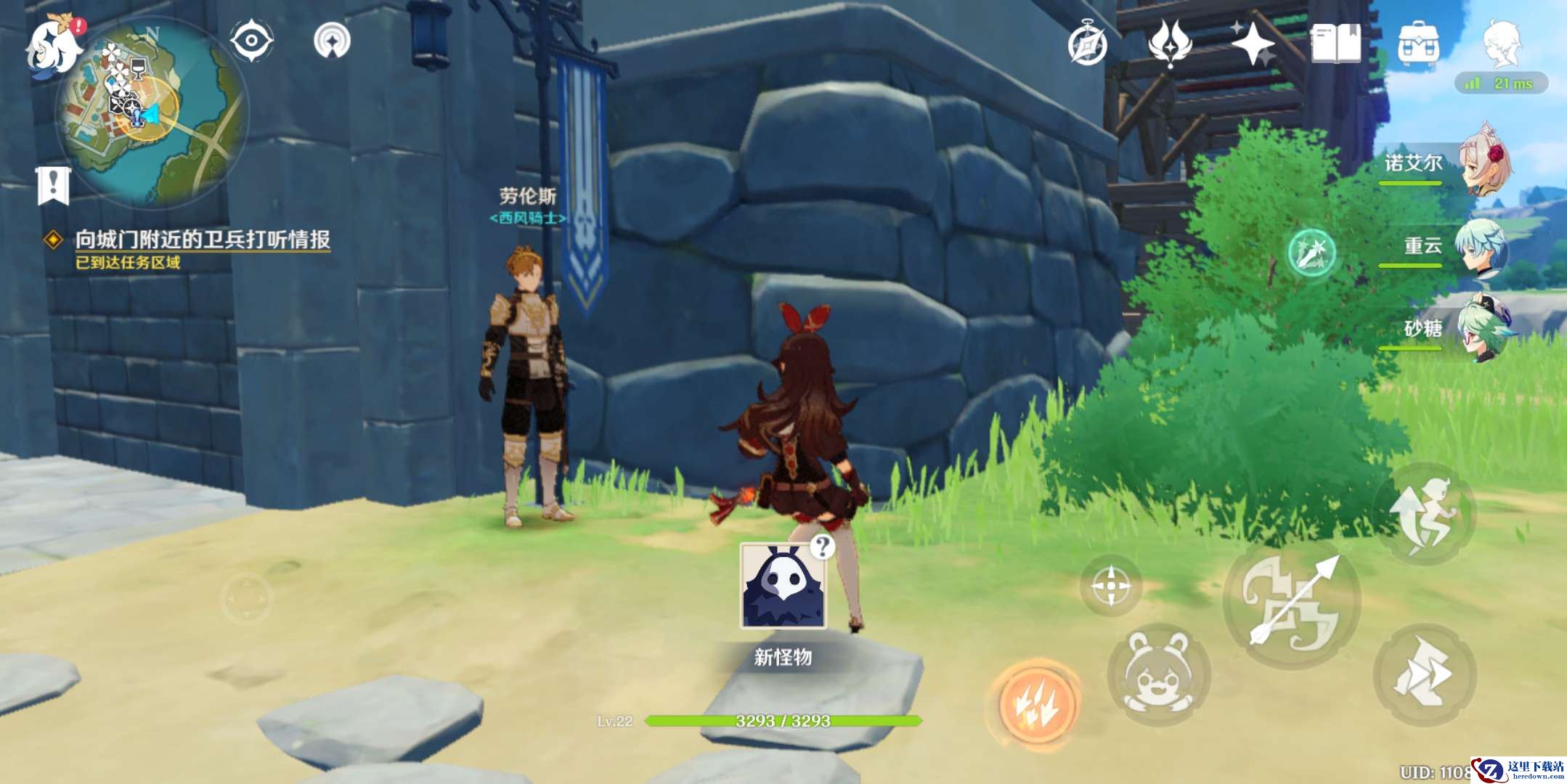Unleash the fiery arrow burst ability
Screen dimensions: 1567x784
tap(1036, 702)
